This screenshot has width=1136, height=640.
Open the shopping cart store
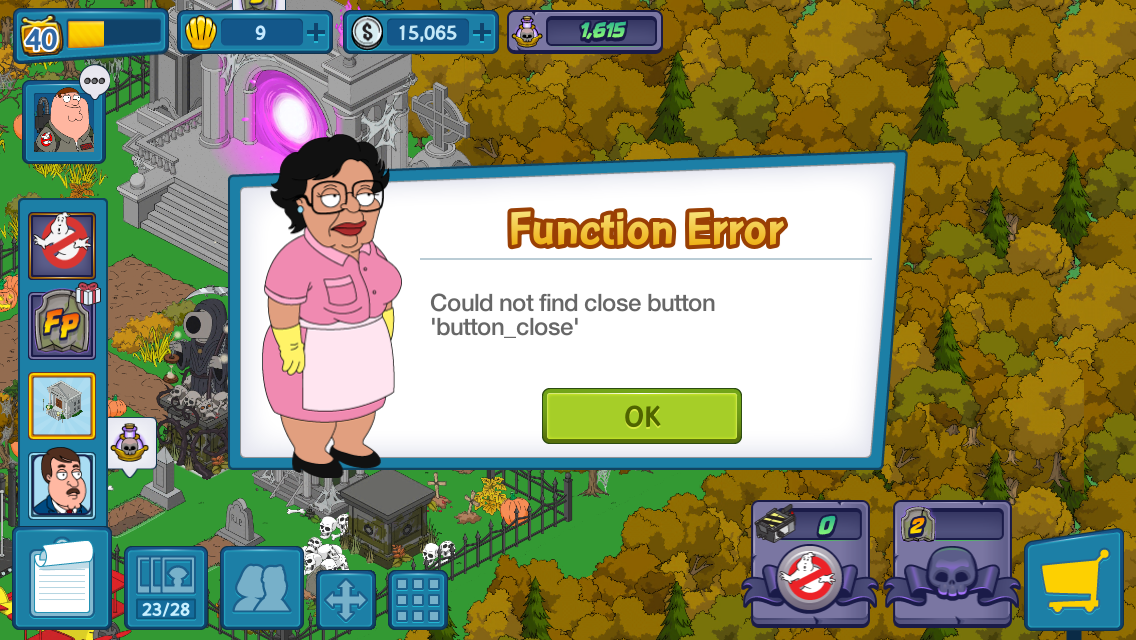coord(1073,582)
